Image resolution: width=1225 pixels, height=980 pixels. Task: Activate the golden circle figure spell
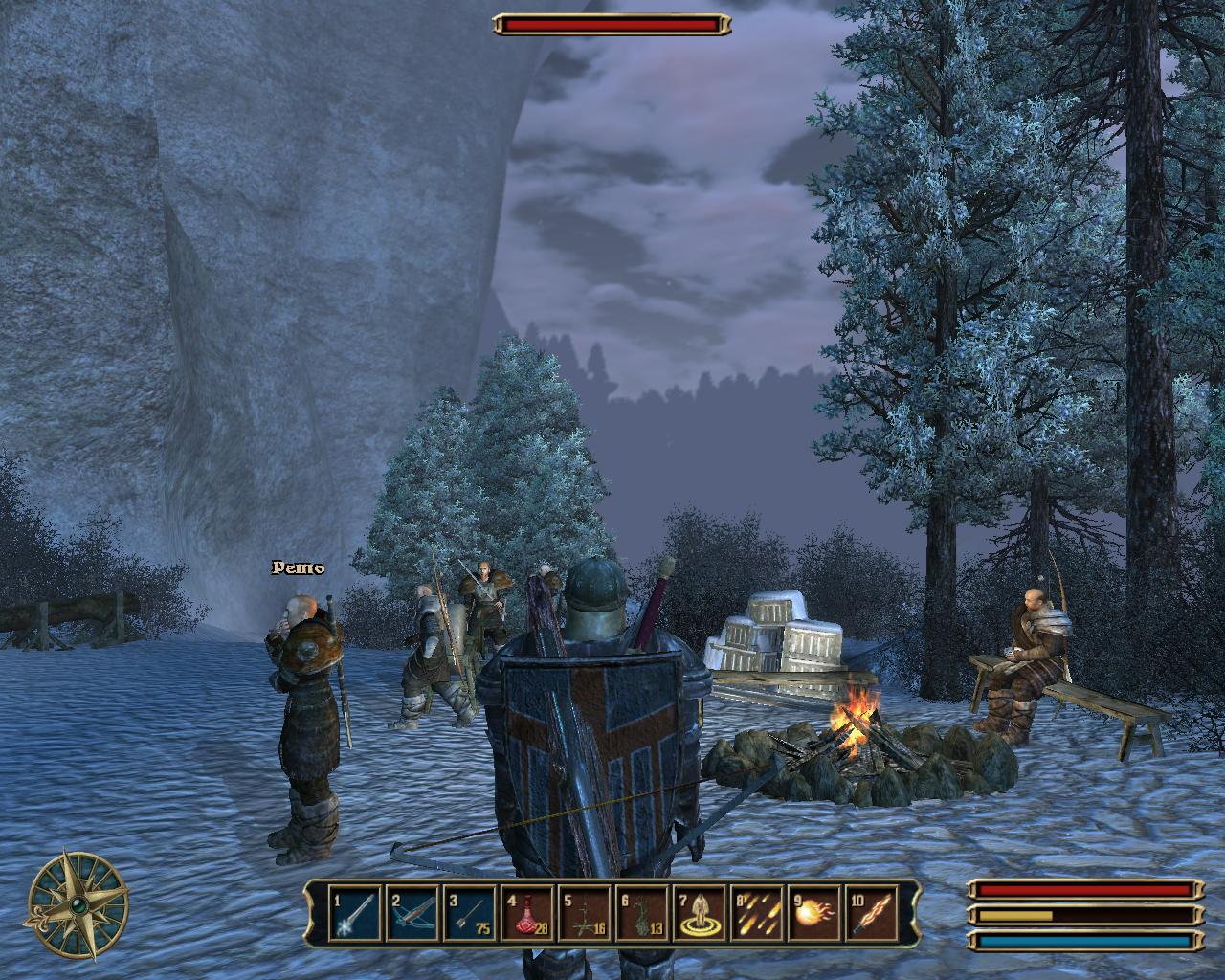tap(698, 913)
